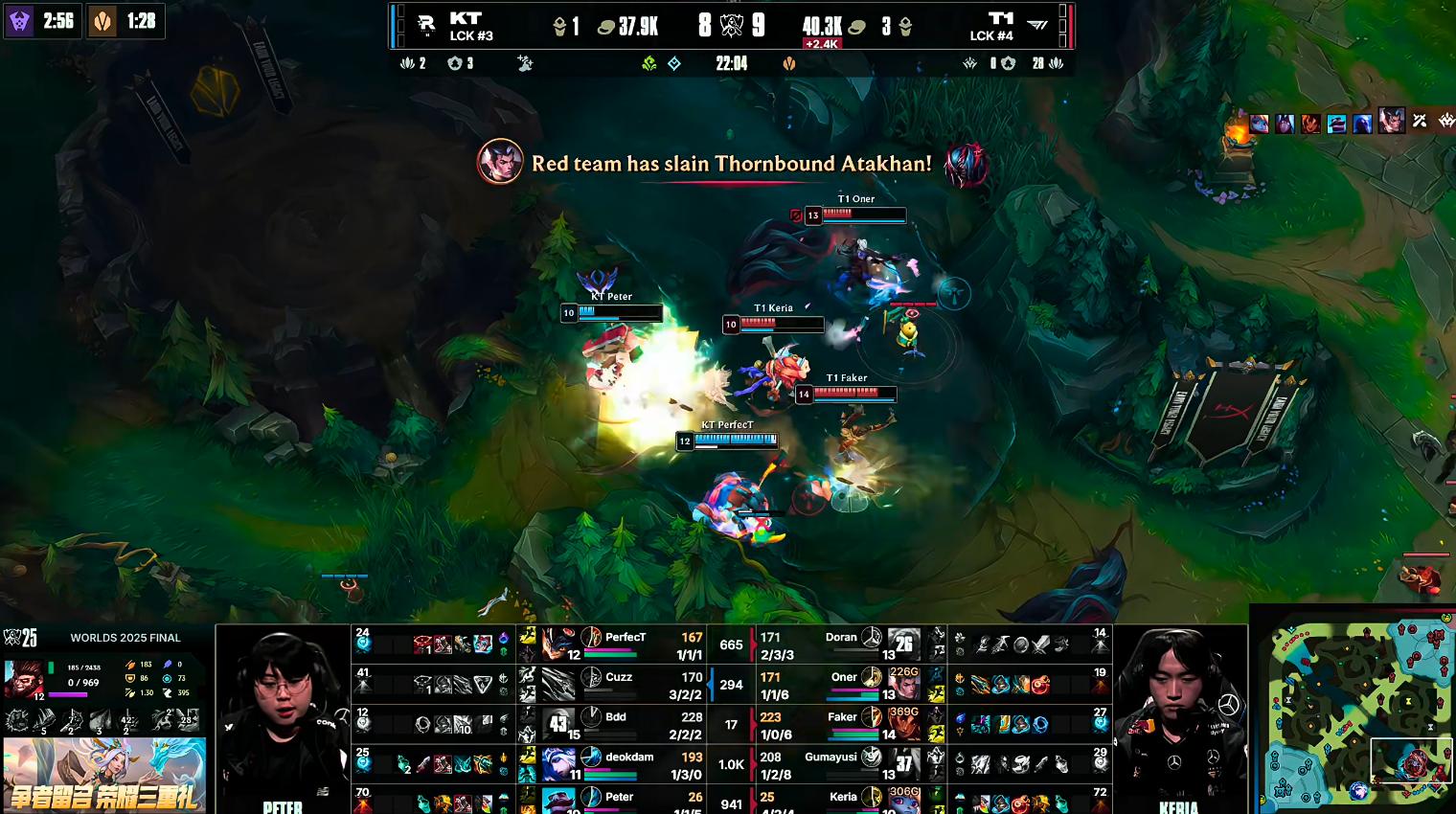The height and width of the screenshot is (814, 1456).
Task: Open the T1 team logo in the top bar
Action: pos(1037,26)
